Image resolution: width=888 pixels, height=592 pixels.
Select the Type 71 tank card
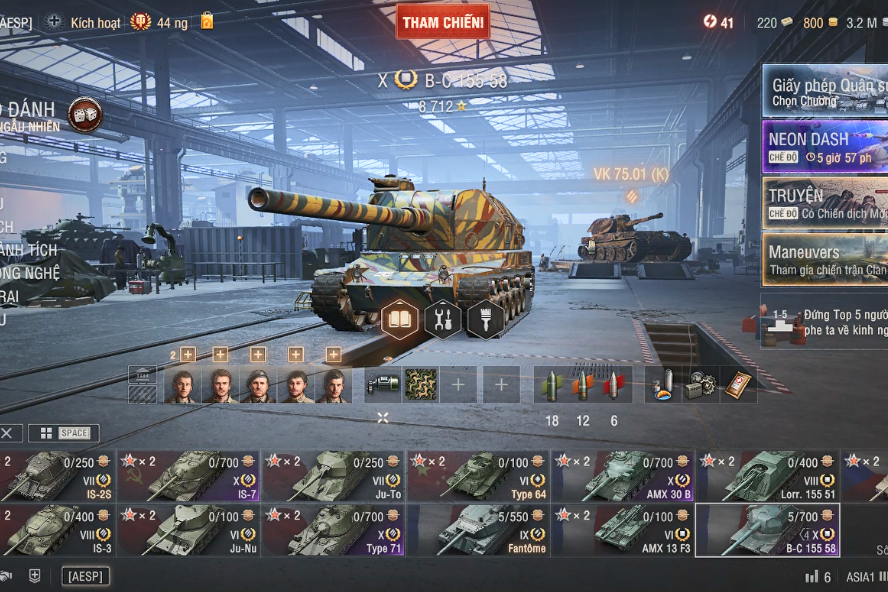[332, 530]
